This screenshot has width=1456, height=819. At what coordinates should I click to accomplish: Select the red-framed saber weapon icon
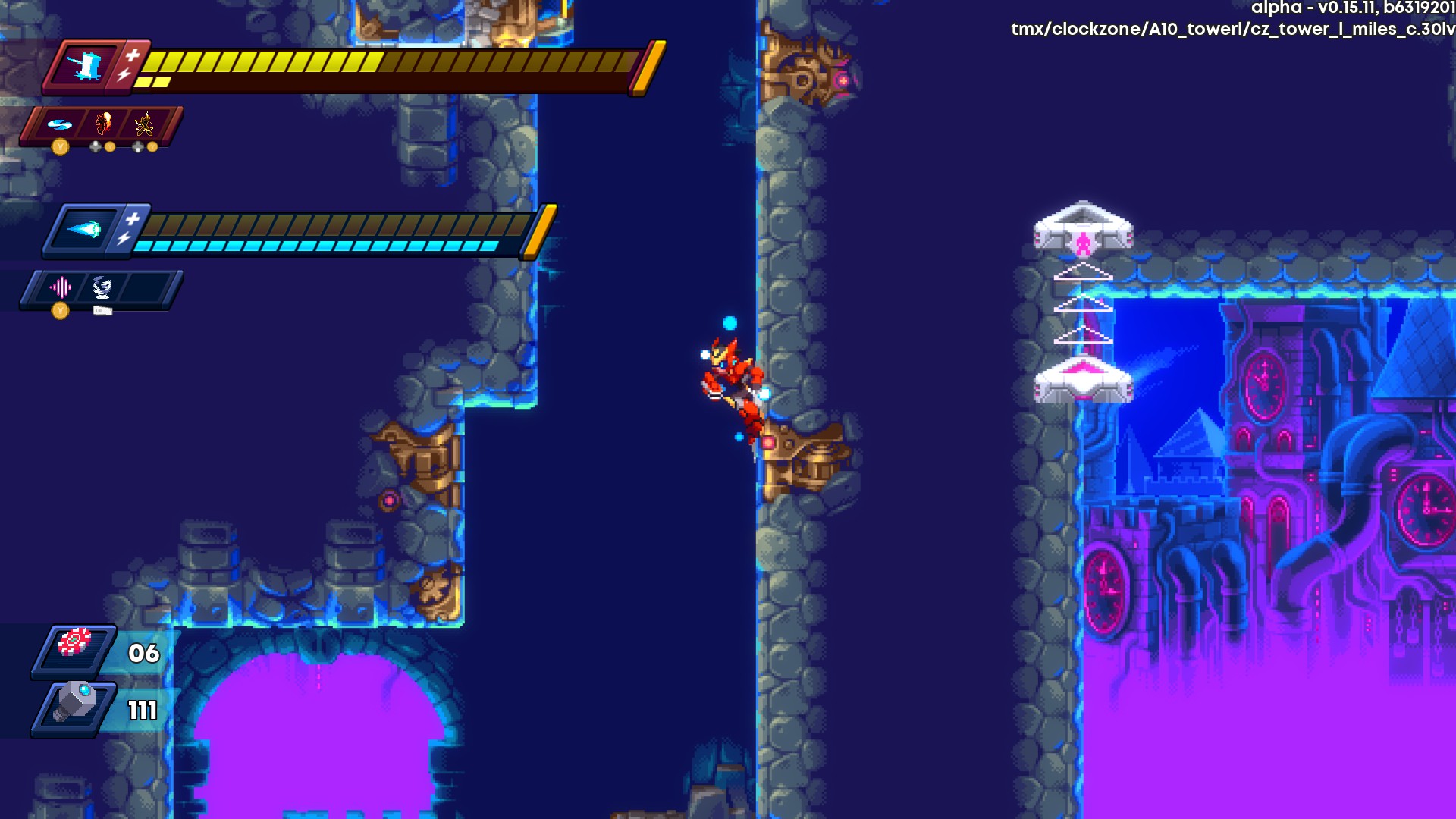[x=85, y=66]
